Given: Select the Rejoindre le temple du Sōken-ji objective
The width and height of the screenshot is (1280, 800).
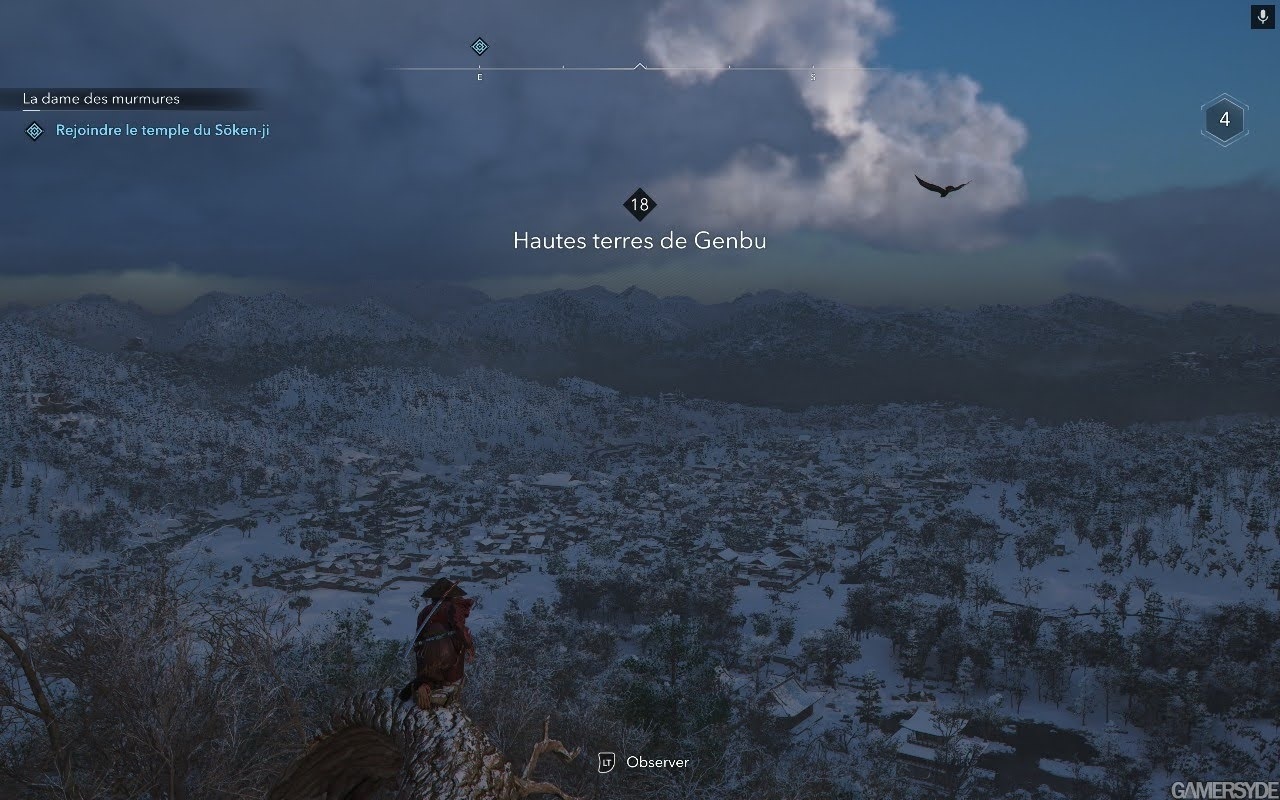Looking at the screenshot, I should pos(162,130).
